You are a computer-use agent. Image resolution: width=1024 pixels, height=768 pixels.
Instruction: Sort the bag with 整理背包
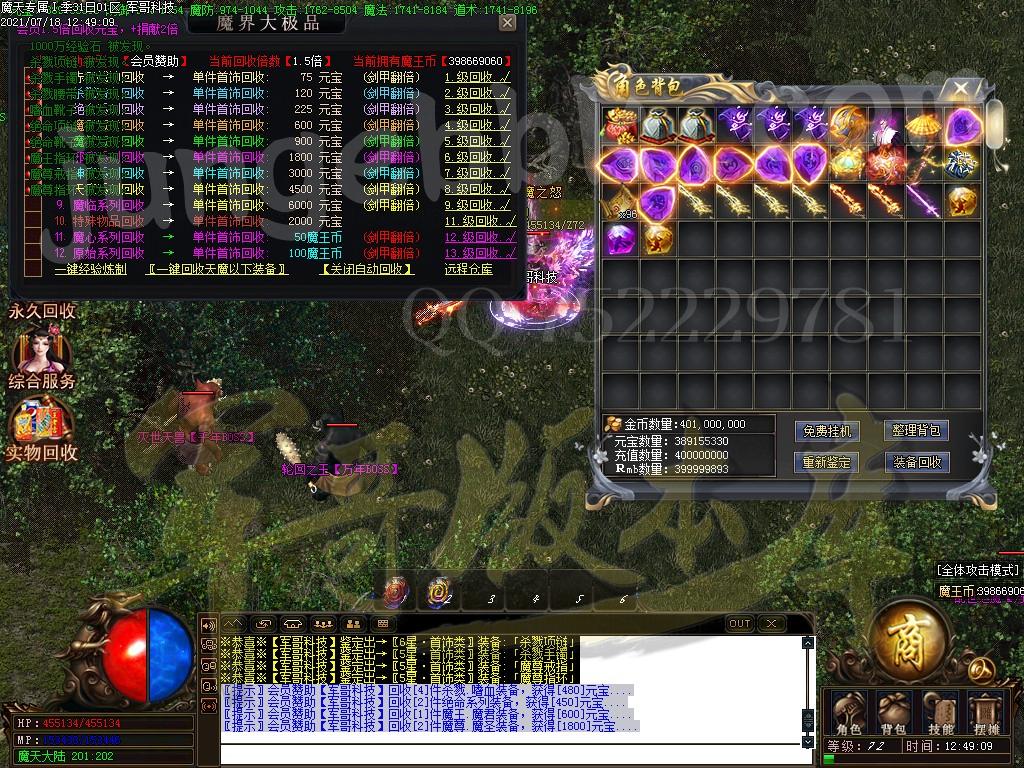tap(916, 431)
